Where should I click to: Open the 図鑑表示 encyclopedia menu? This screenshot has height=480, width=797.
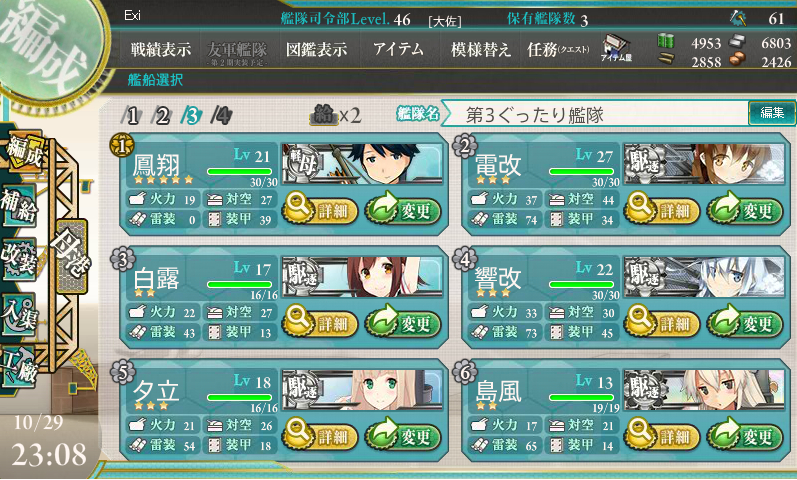(316, 49)
